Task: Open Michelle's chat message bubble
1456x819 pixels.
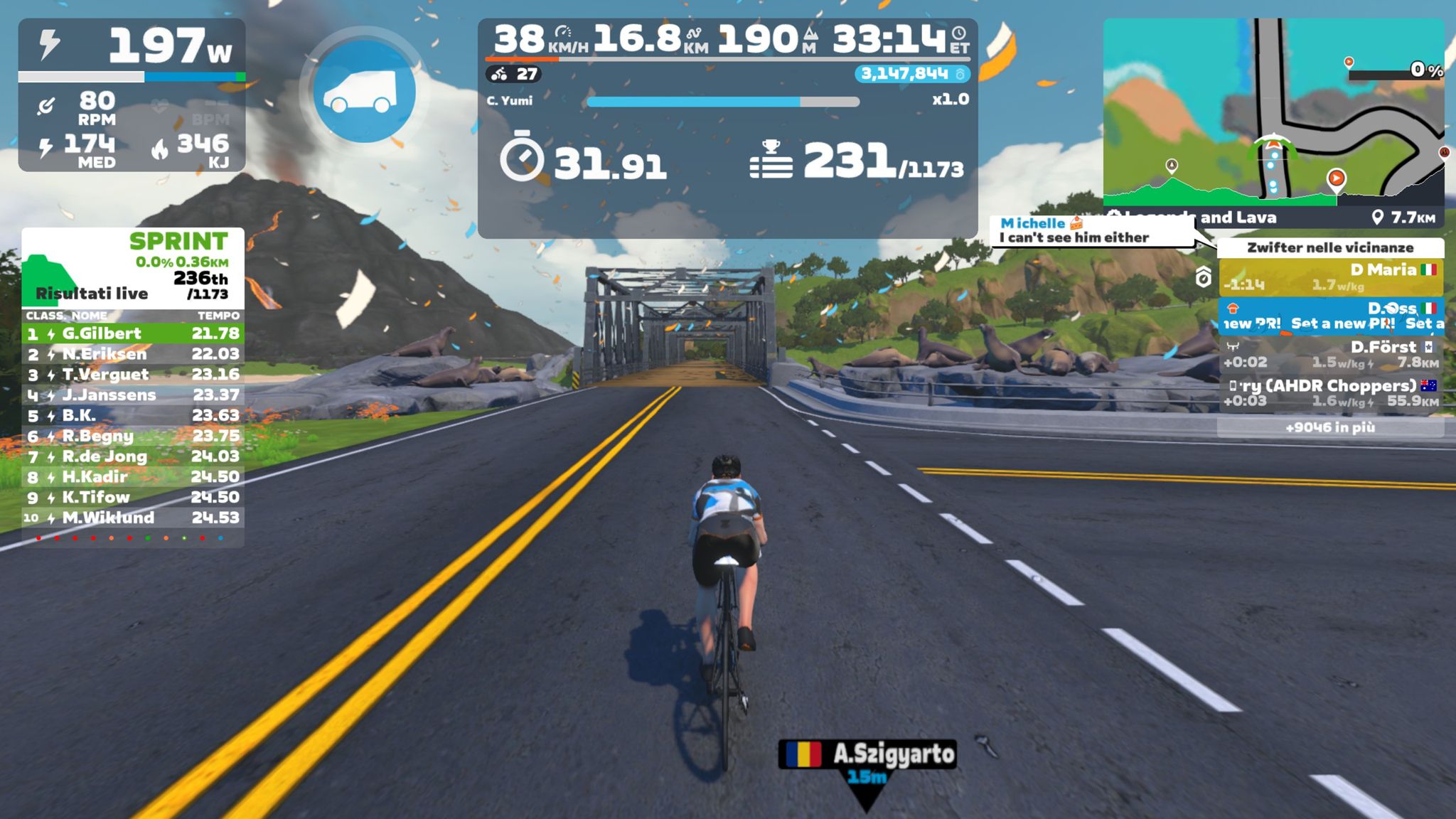Action: click(1091, 231)
